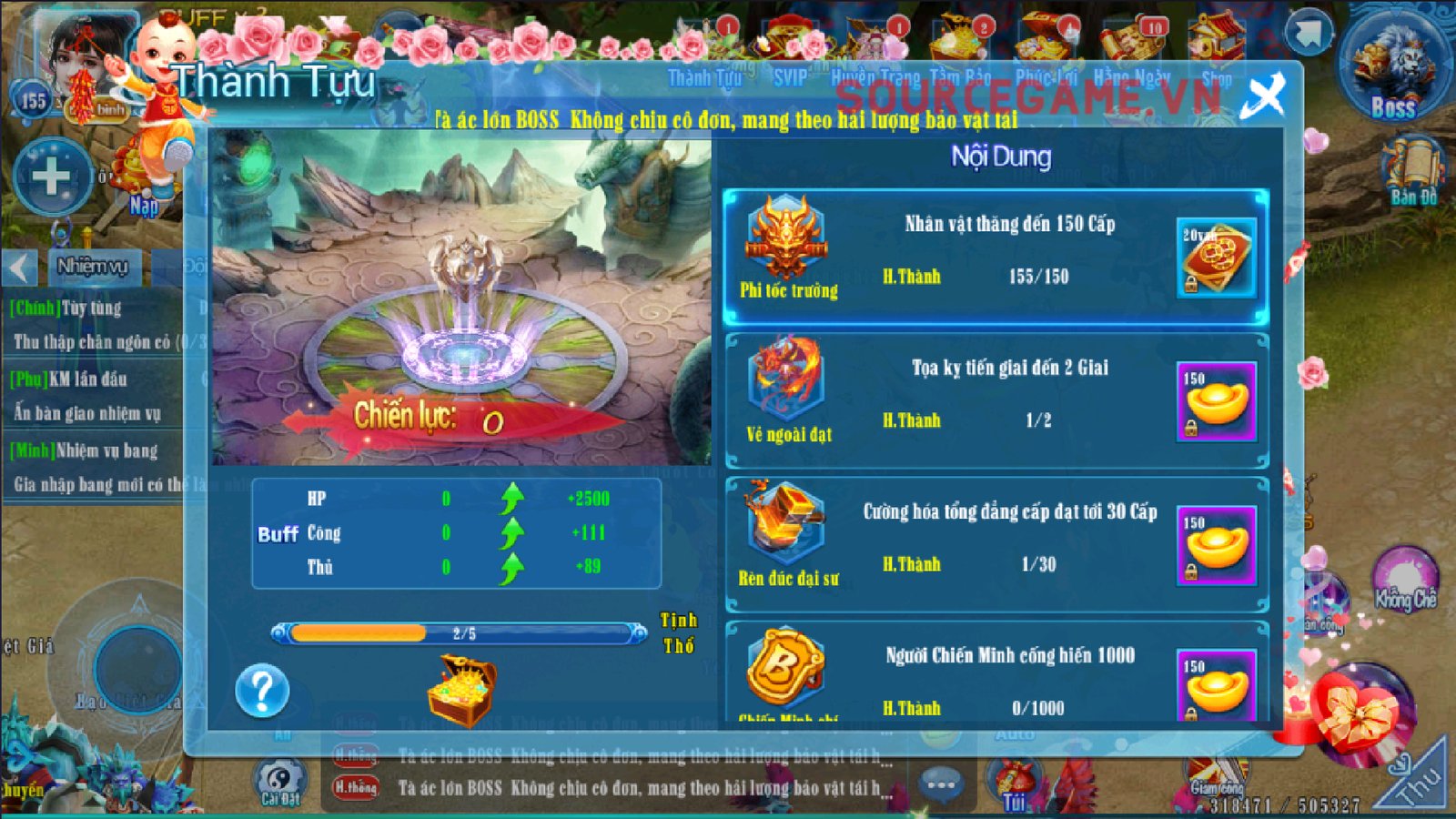Select the Vẻ ngoài đạt achievement row
The height and width of the screenshot is (819, 1456).
(x=996, y=400)
